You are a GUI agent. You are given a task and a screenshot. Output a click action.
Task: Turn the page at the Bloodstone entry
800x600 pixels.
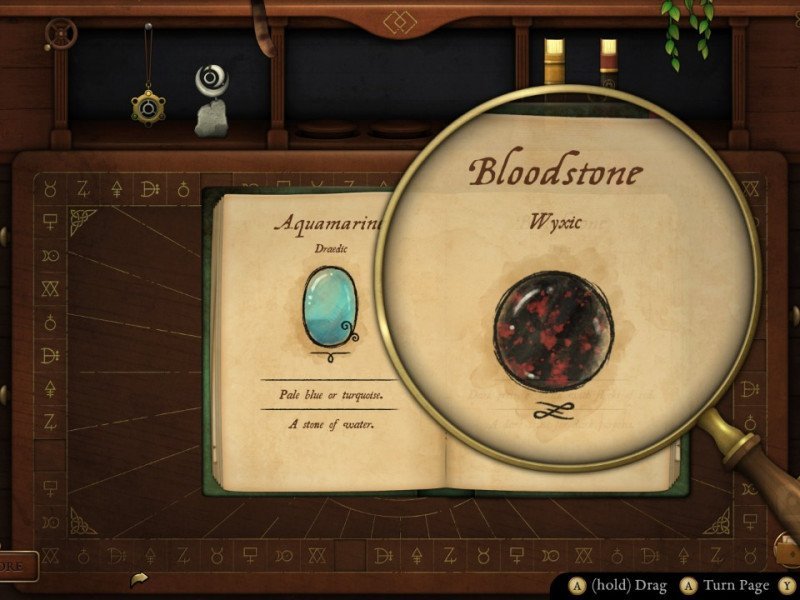point(568,300)
